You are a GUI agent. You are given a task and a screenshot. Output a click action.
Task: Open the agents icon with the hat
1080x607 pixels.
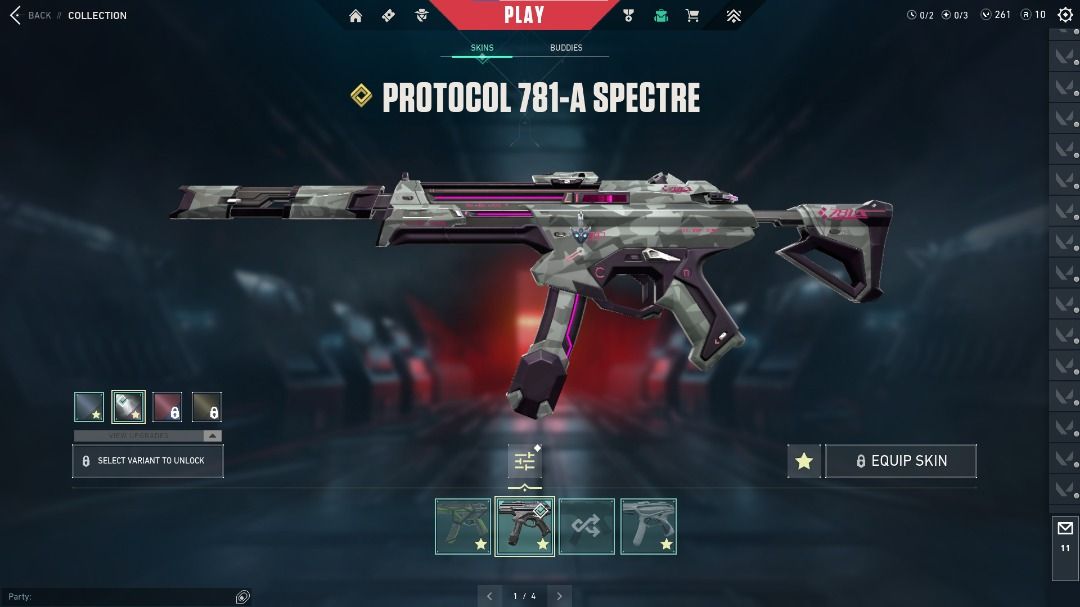422,16
